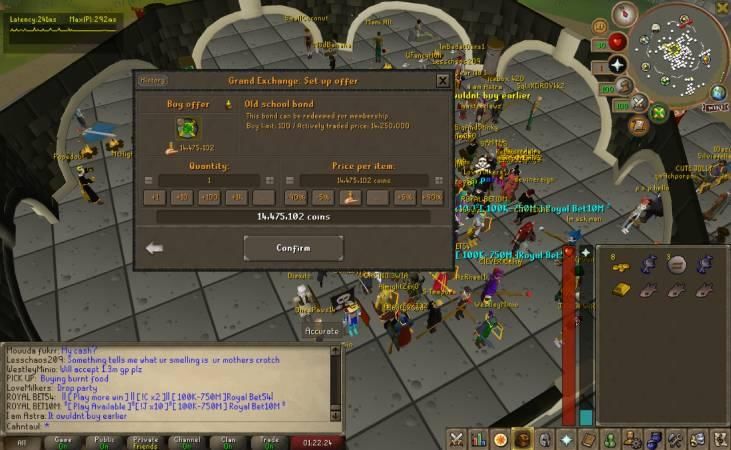Confirm the Grand Exchange buy offer
The width and height of the screenshot is (731, 450).
coord(293,248)
